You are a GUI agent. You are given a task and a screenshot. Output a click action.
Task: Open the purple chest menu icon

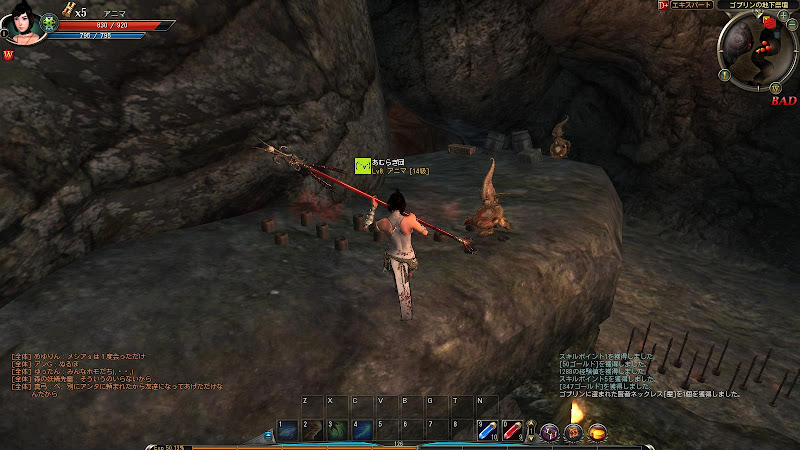pos(549,432)
